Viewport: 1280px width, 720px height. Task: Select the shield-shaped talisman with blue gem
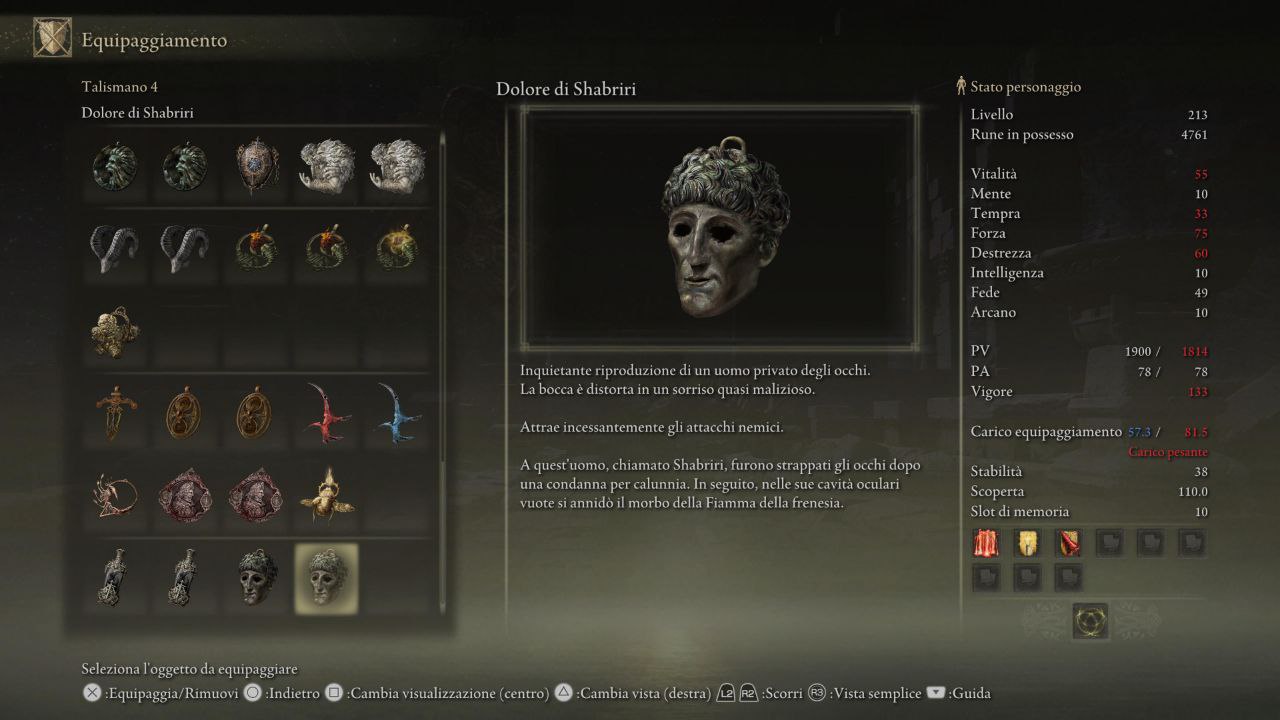[x=254, y=168]
